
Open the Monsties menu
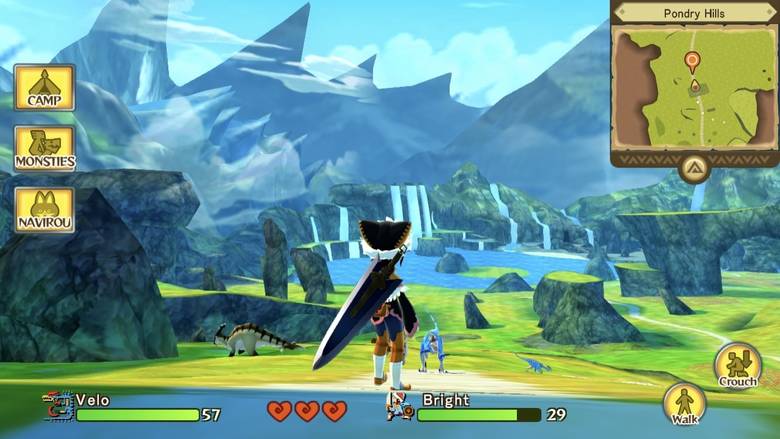tap(44, 148)
